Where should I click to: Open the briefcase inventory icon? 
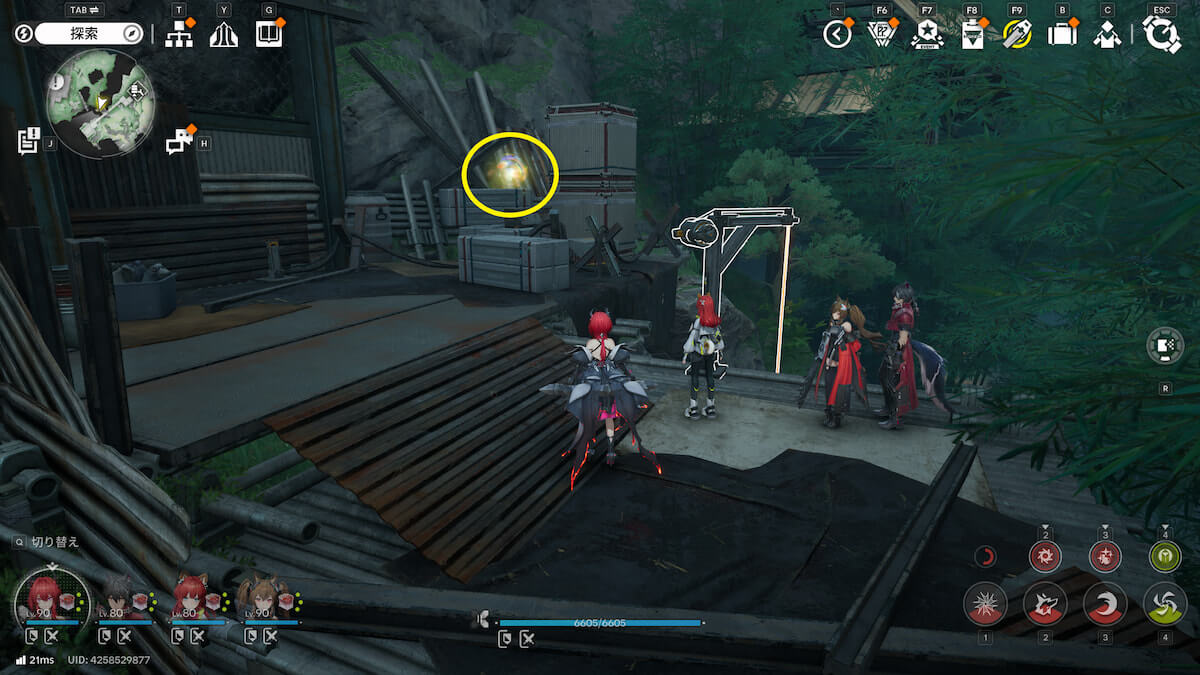[1061, 34]
